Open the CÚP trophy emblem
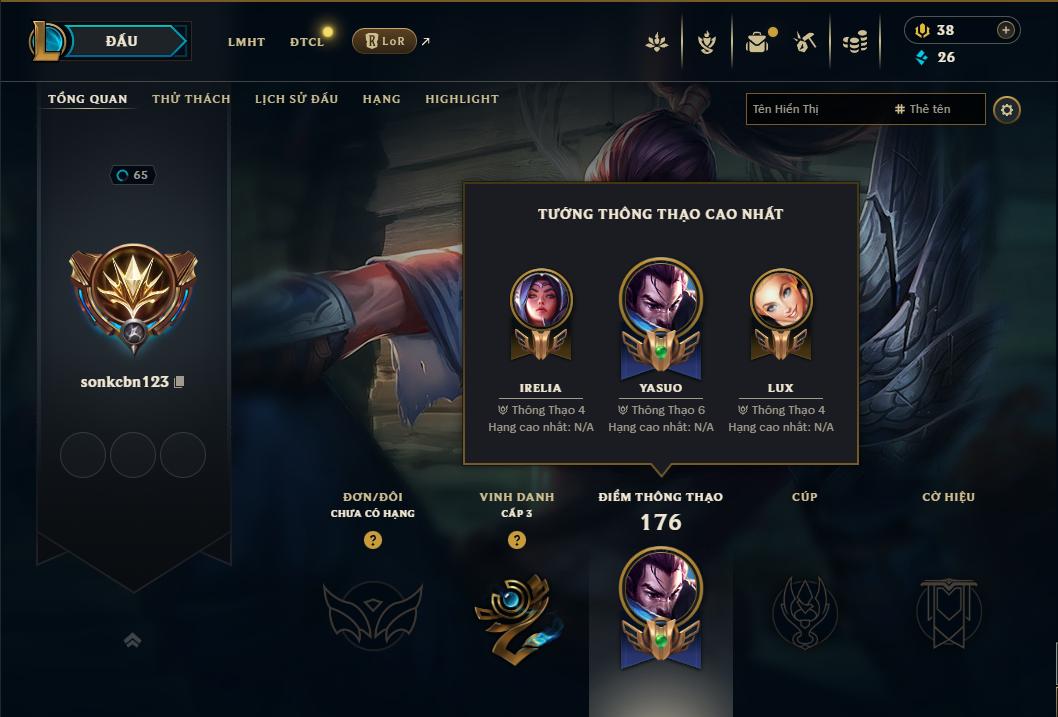Screen dimensions: 1058x717 pos(804,610)
